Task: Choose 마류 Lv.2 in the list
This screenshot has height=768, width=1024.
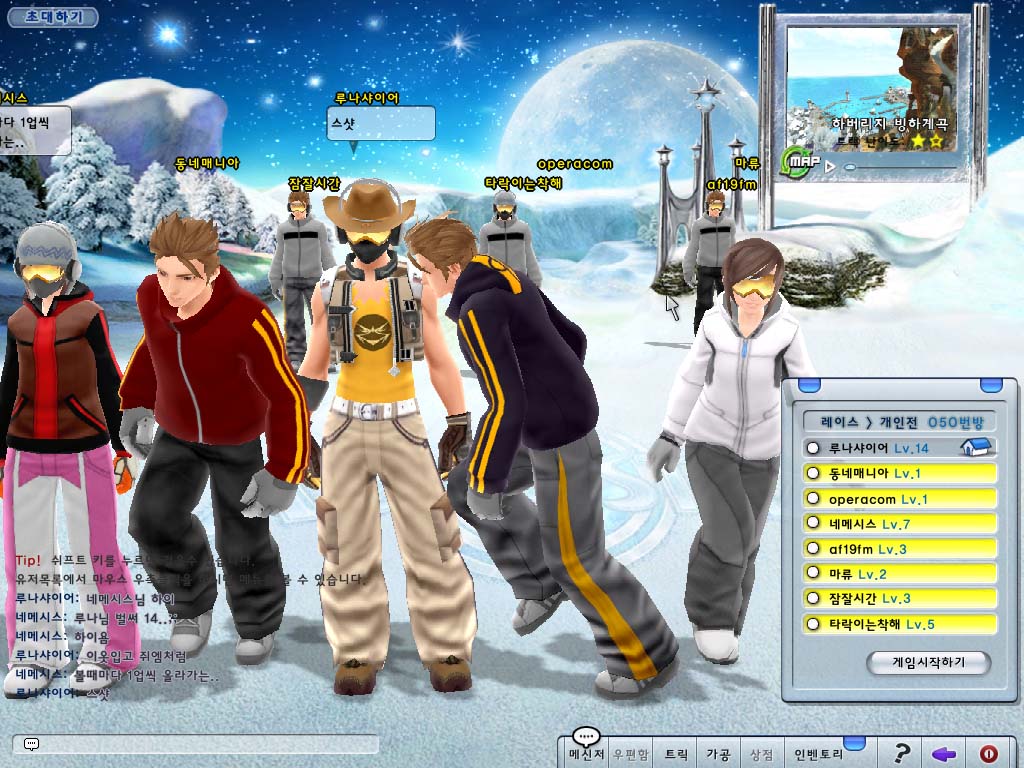Action: [899, 574]
